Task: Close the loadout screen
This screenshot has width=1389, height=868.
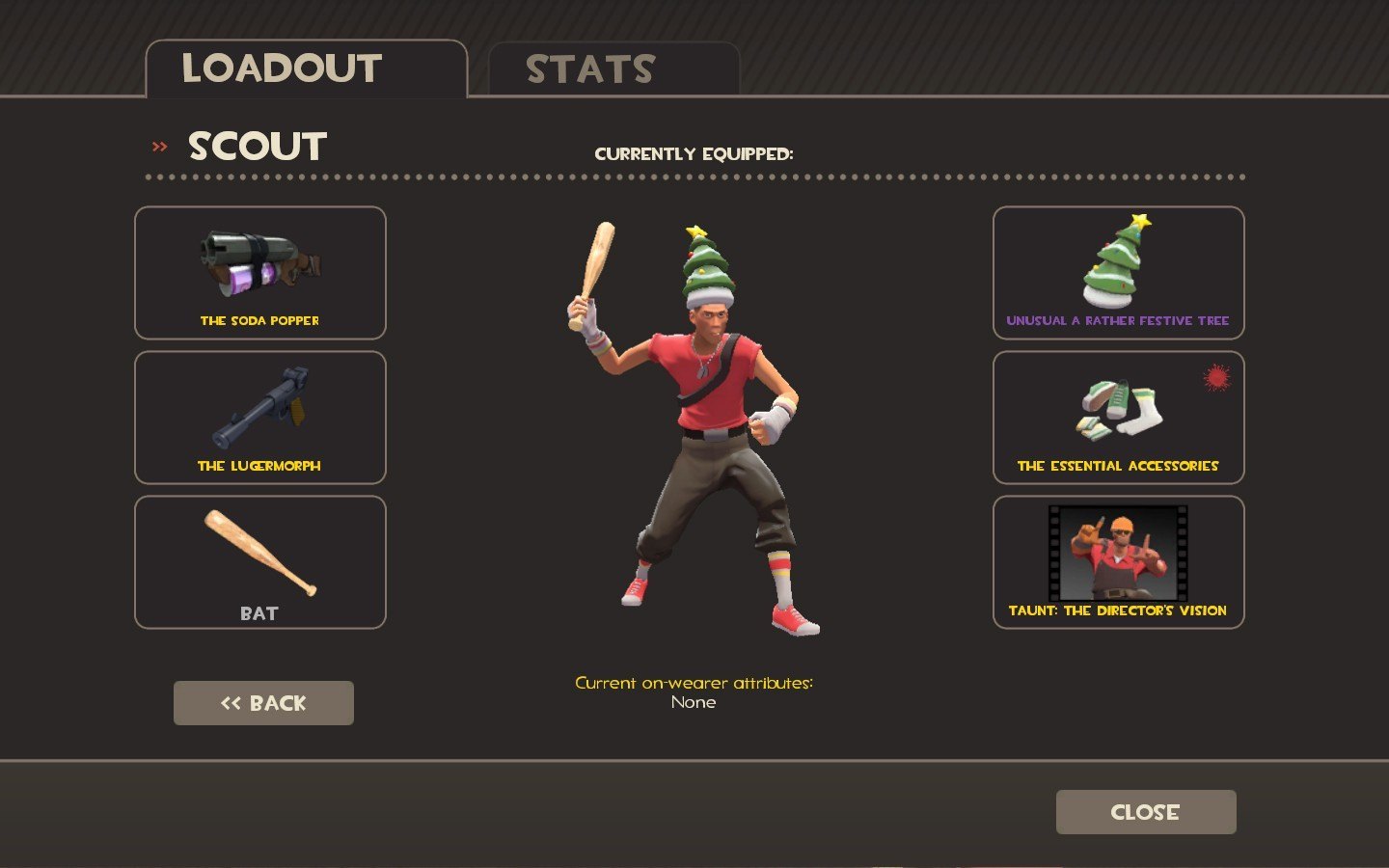Action: coord(1145,812)
